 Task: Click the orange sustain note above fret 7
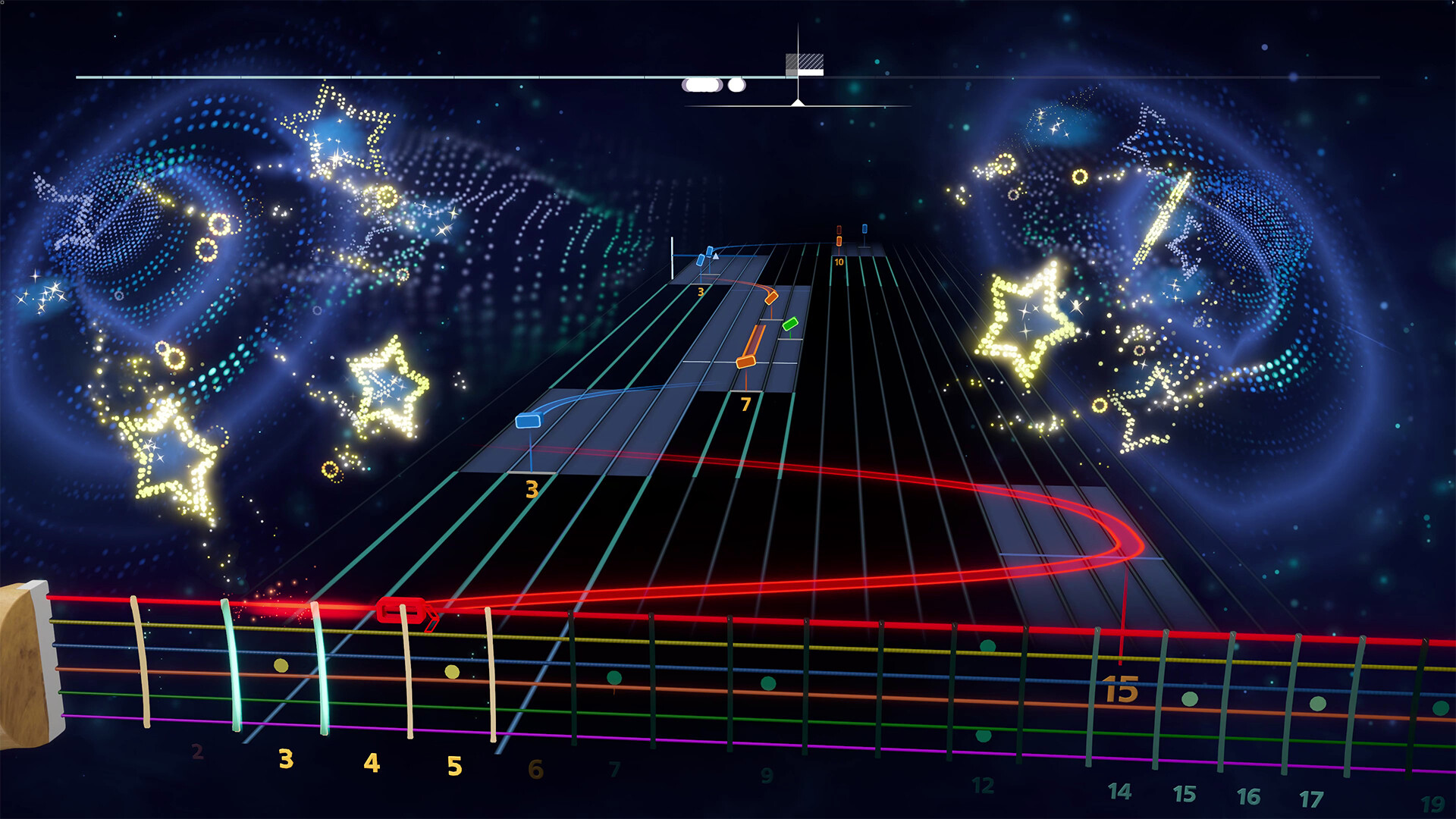coord(745,362)
